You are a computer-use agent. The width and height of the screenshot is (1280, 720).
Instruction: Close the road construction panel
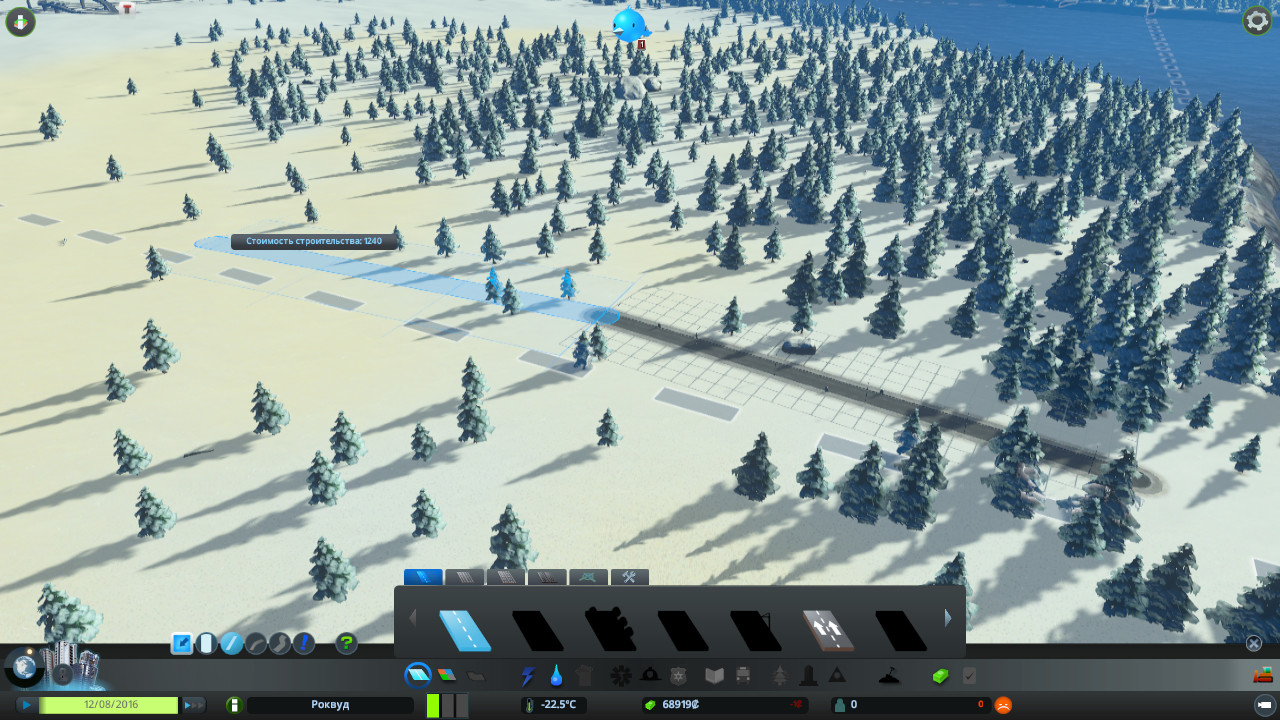coord(1253,643)
